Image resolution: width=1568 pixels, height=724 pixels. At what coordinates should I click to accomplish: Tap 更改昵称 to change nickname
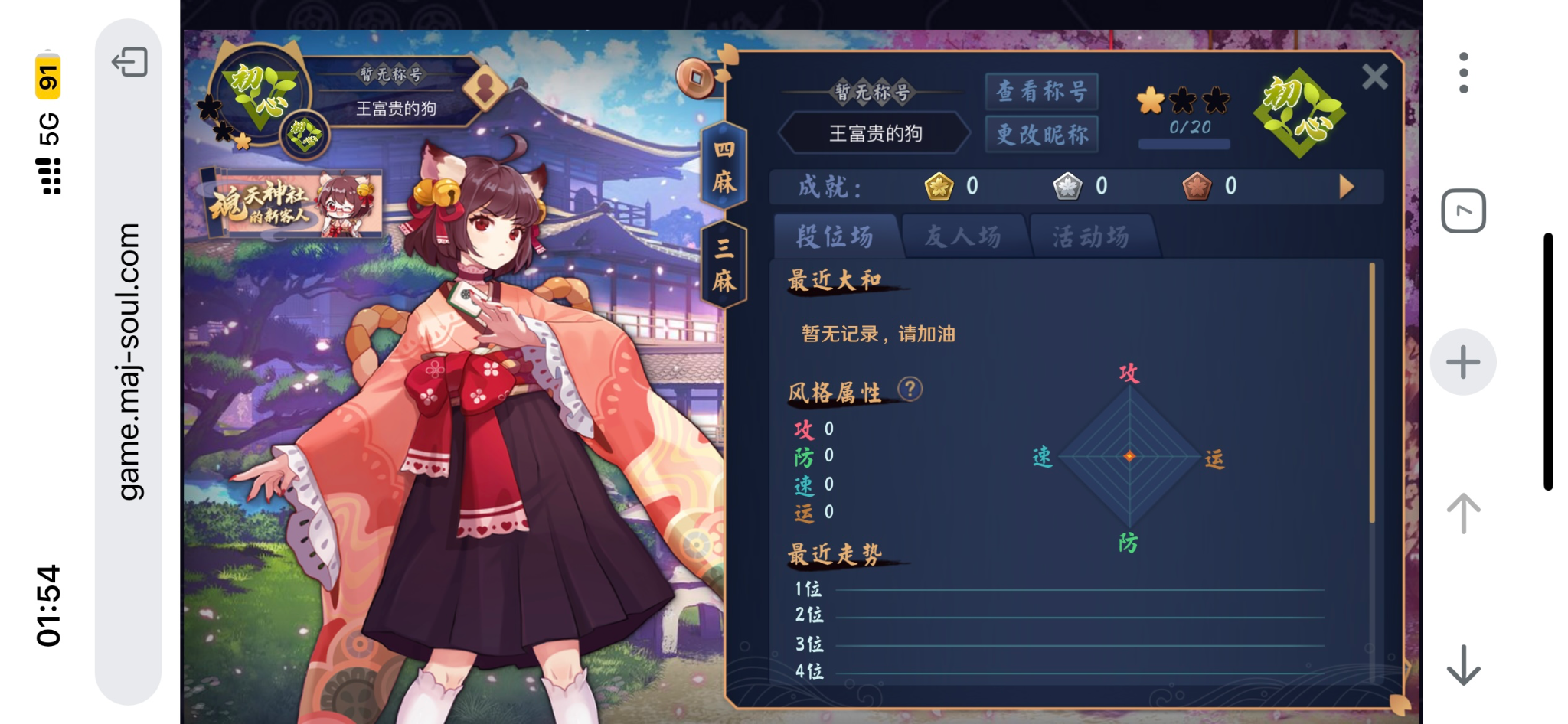1041,135
